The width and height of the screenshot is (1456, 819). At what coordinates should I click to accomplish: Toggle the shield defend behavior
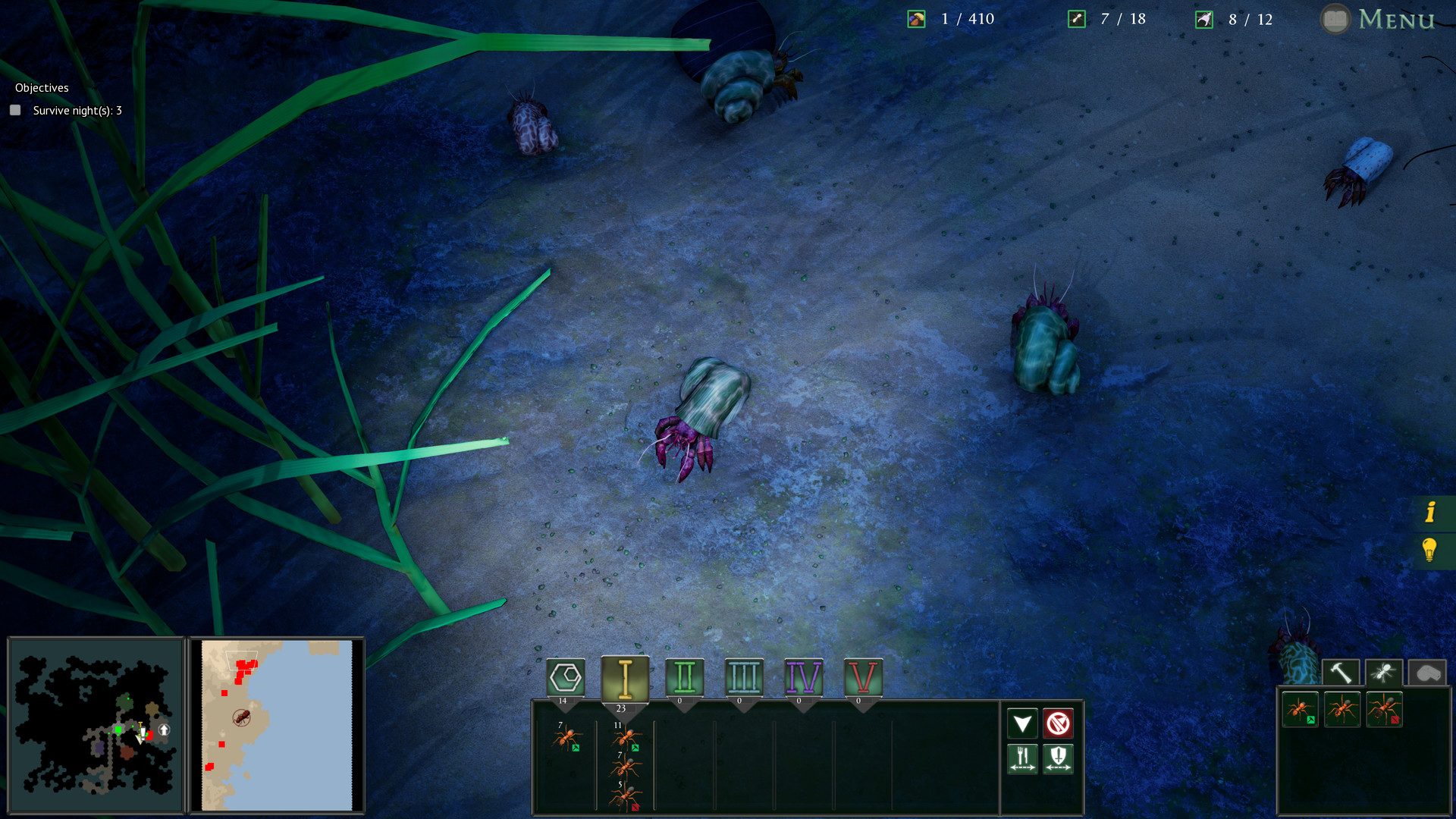click(x=1059, y=760)
